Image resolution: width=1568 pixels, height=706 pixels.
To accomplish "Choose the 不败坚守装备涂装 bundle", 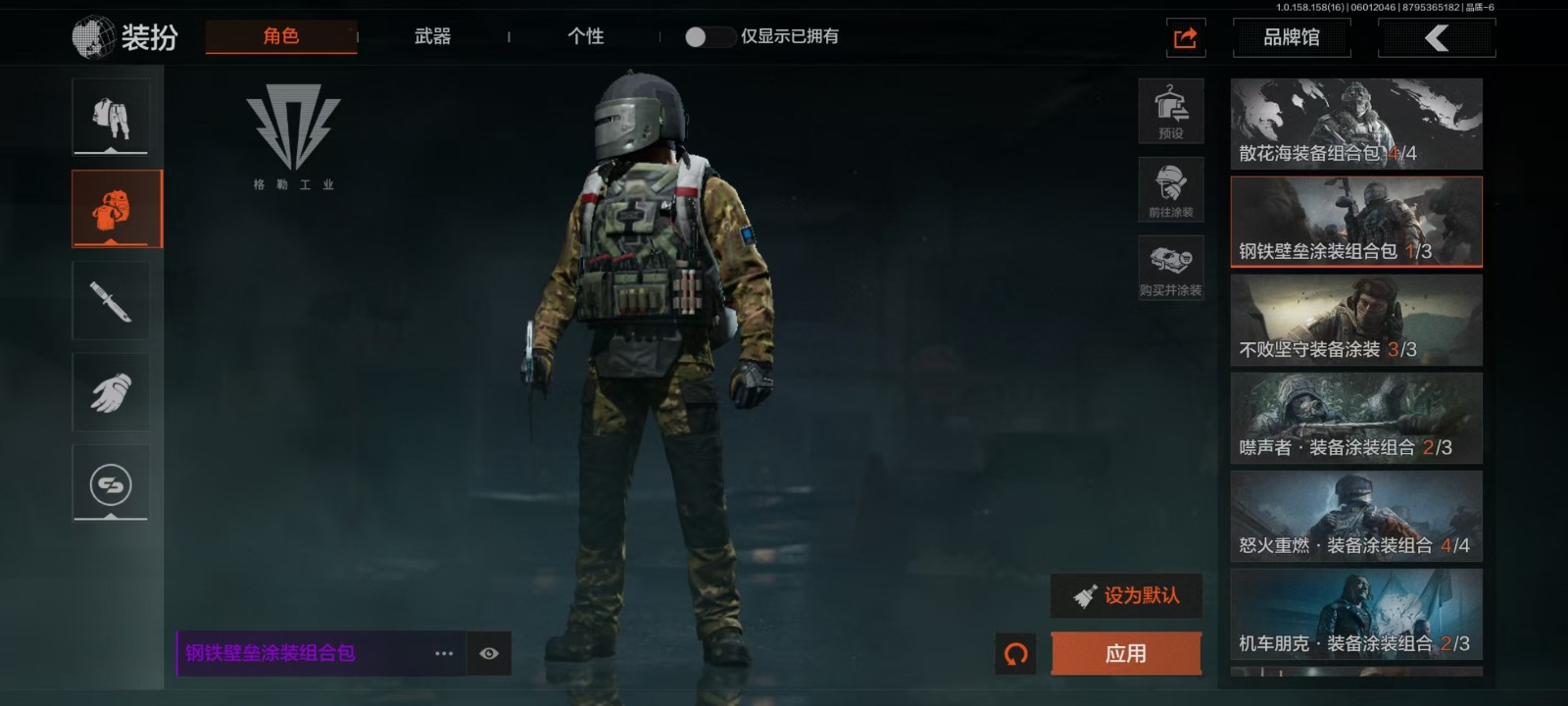I will (x=1356, y=320).
